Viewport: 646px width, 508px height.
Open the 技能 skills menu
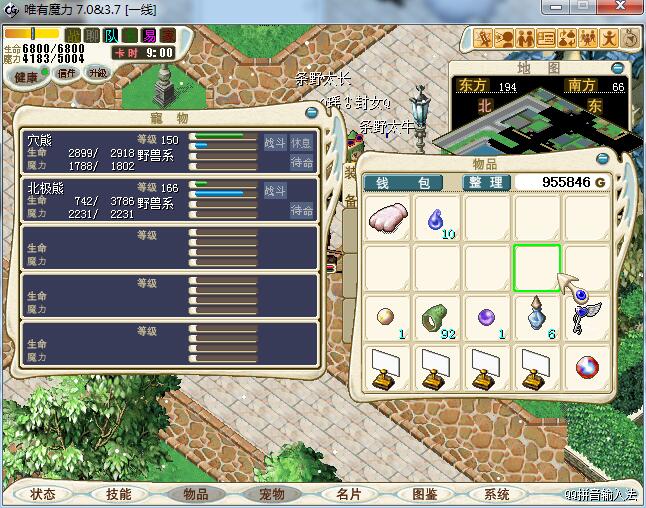coord(119,494)
